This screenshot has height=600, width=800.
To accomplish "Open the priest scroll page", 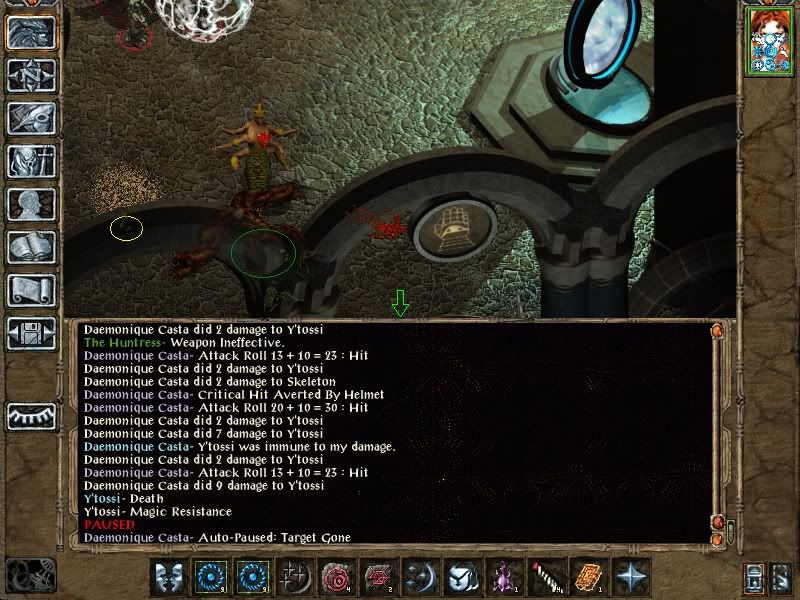I will (x=31, y=291).
